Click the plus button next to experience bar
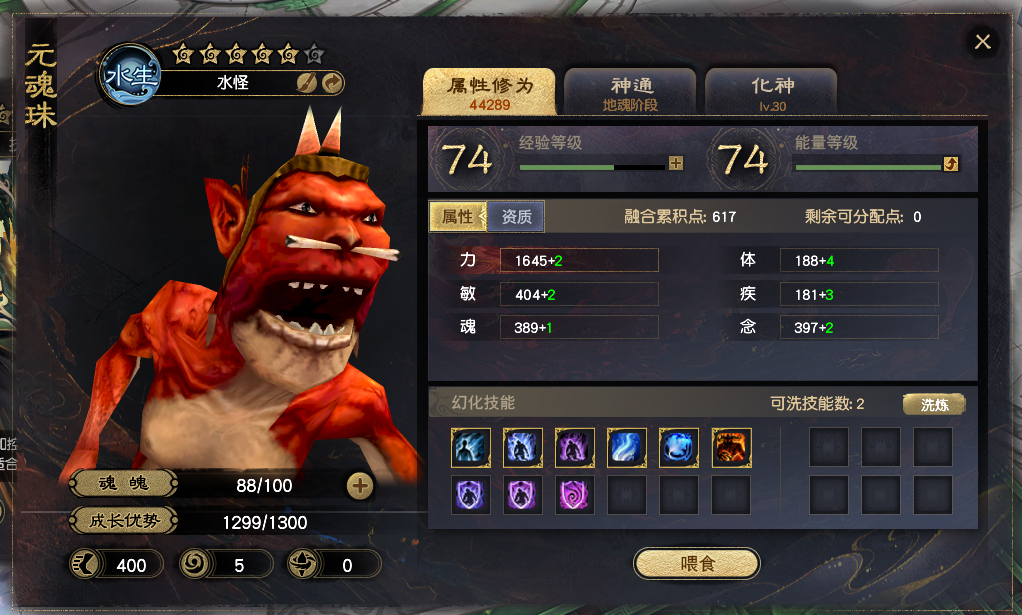This screenshot has height=615, width=1022. pos(676,164)
